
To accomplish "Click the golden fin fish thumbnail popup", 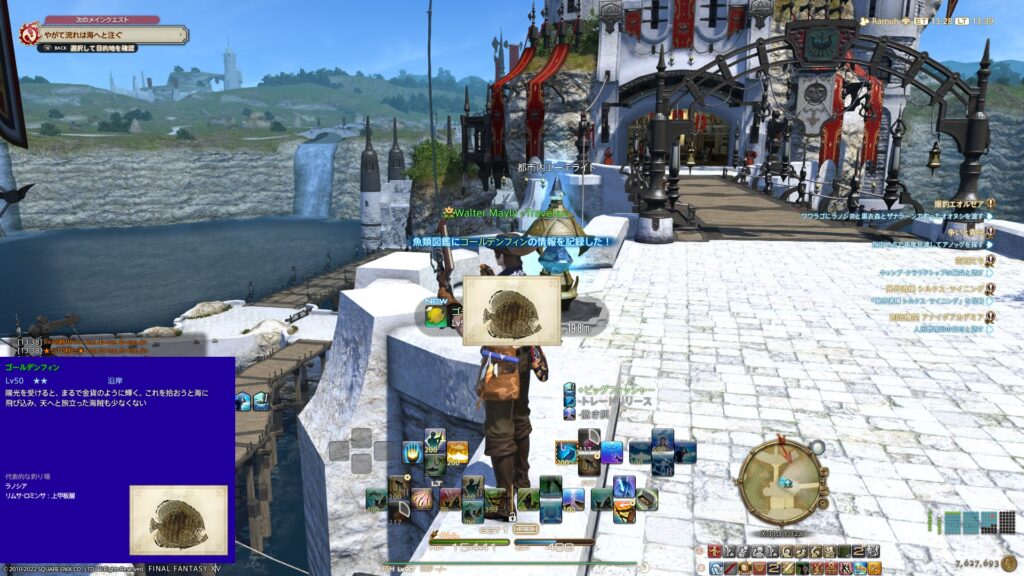I will click(511, 311).
